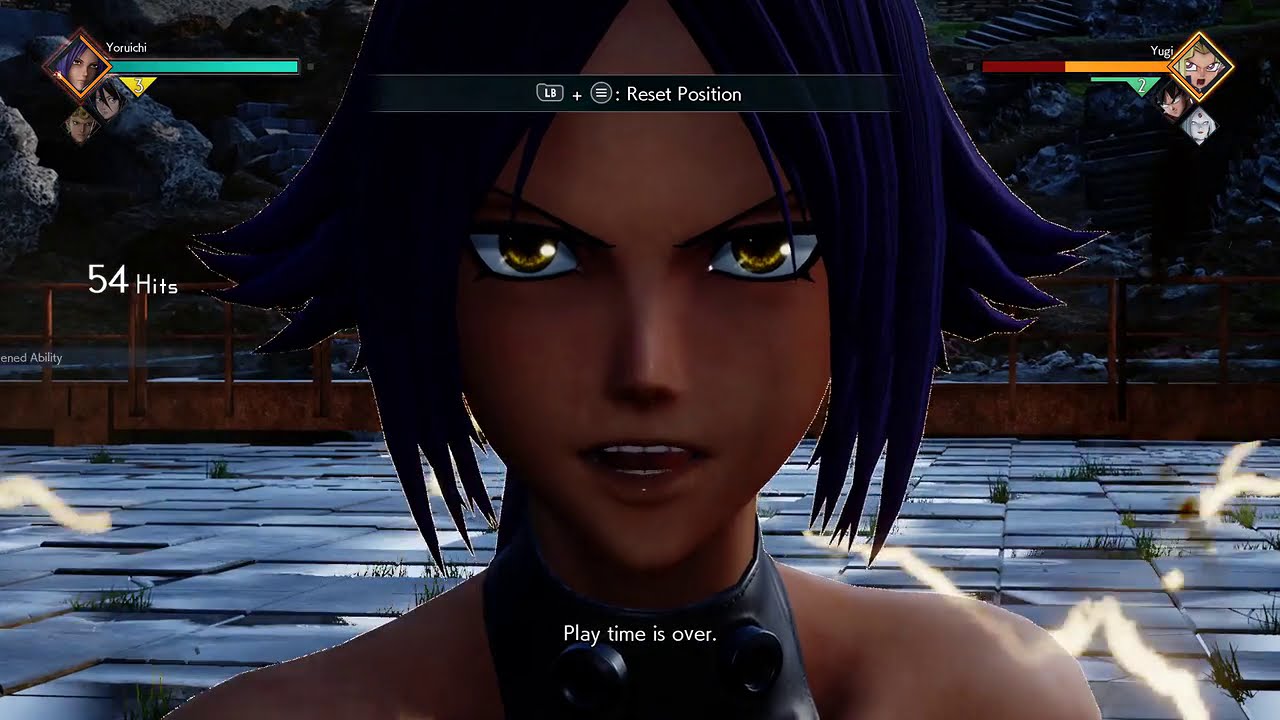This screenshot has height=720, width=1280.
Task: Toggle Yoruichi's yellow skill gauge marker showing 3
Action: [x=139, y=84]
